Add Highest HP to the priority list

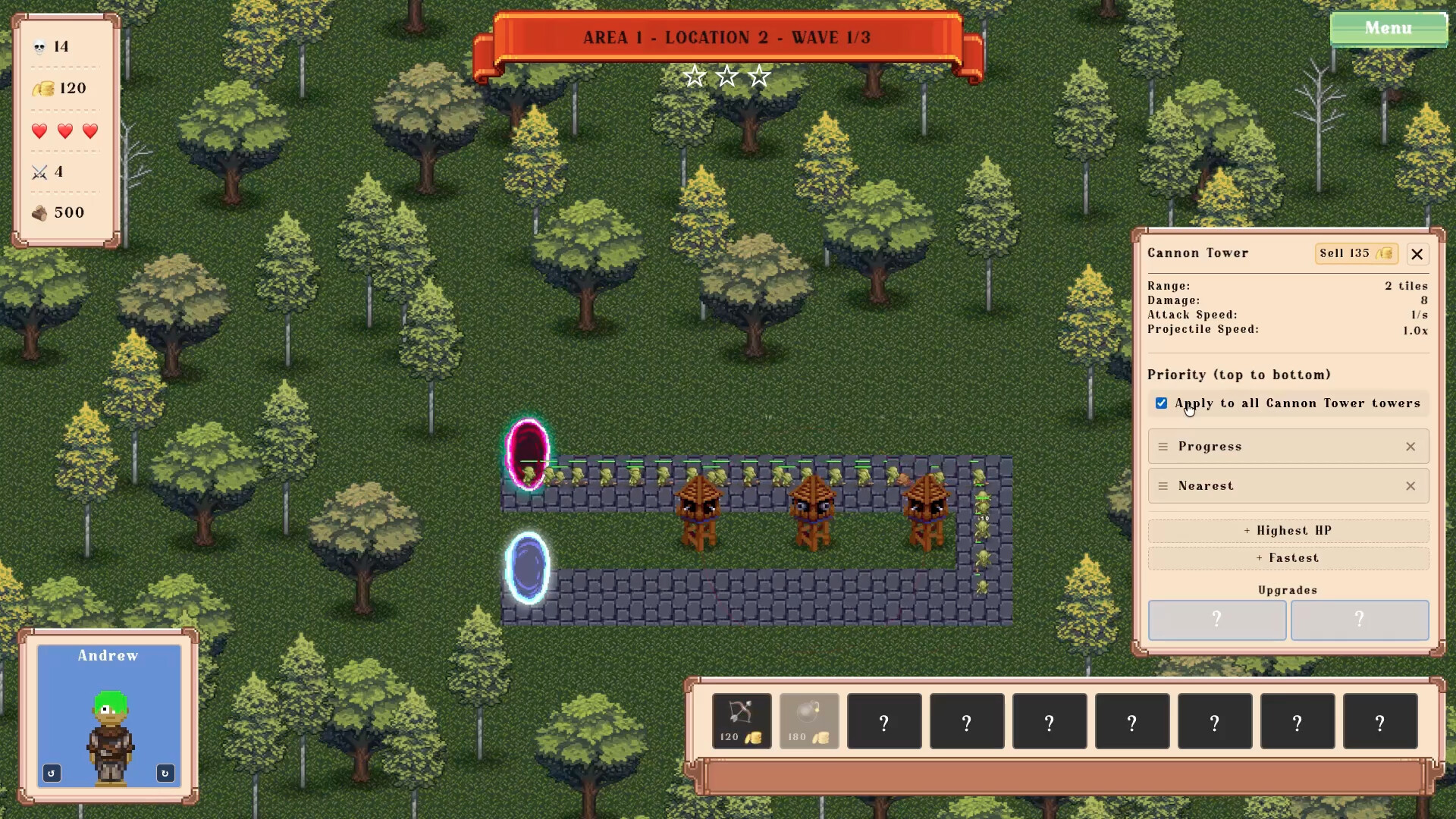pos(1288,530)
